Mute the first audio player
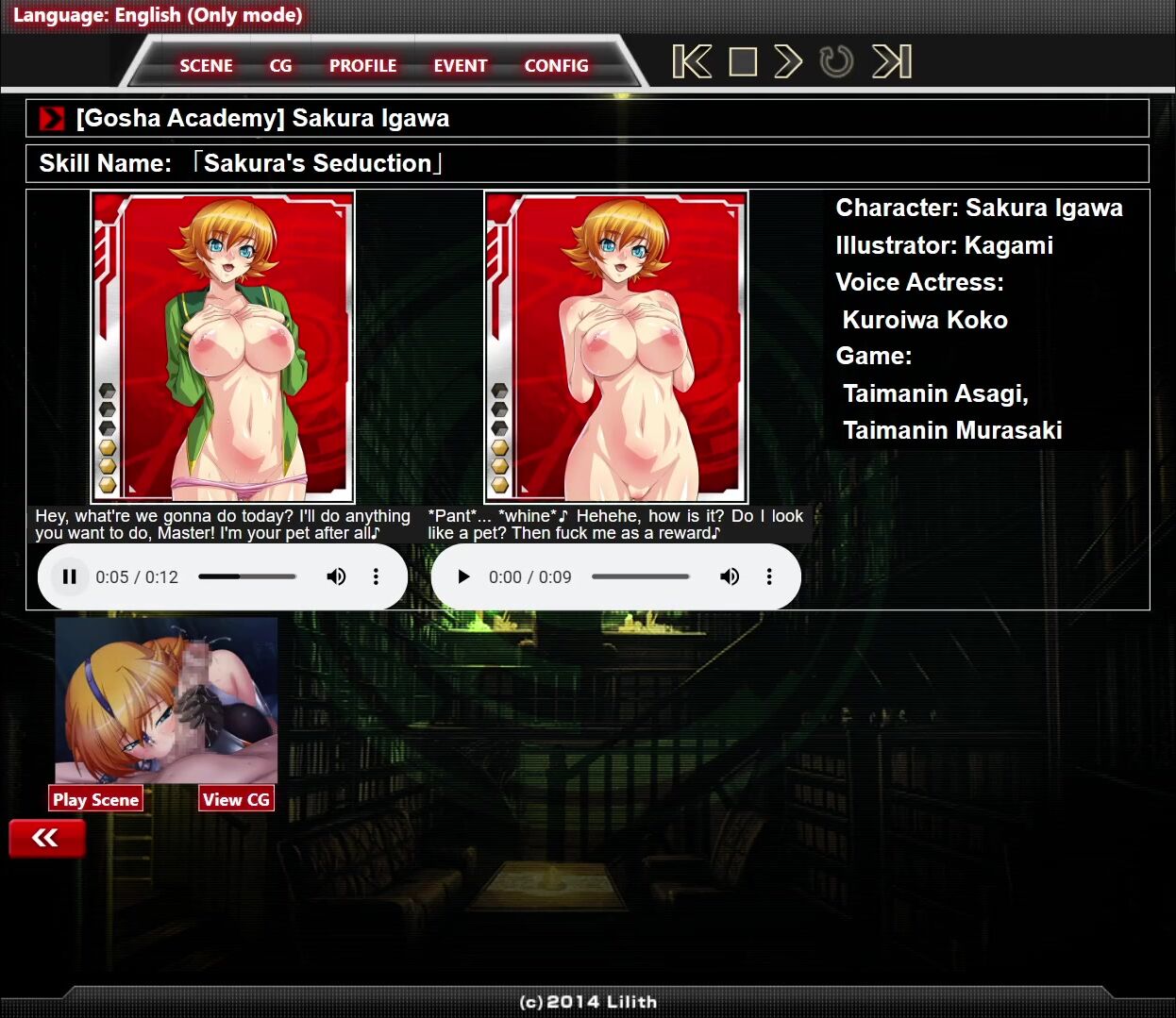Screen dimensions: 1176x1018 [336, 576]
